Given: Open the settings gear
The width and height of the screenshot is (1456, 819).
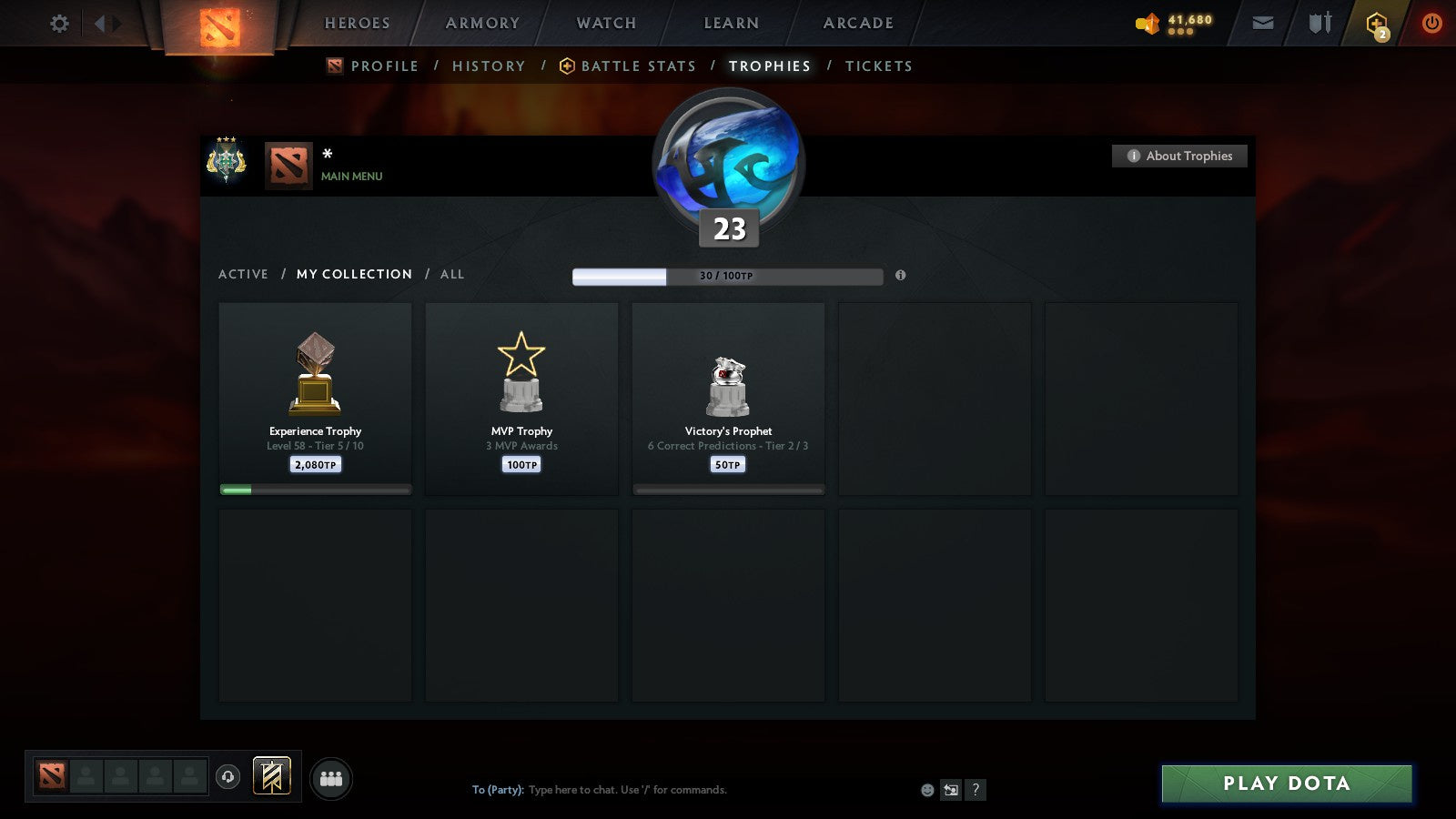Looking at the screenshot, I should [59, 24].
